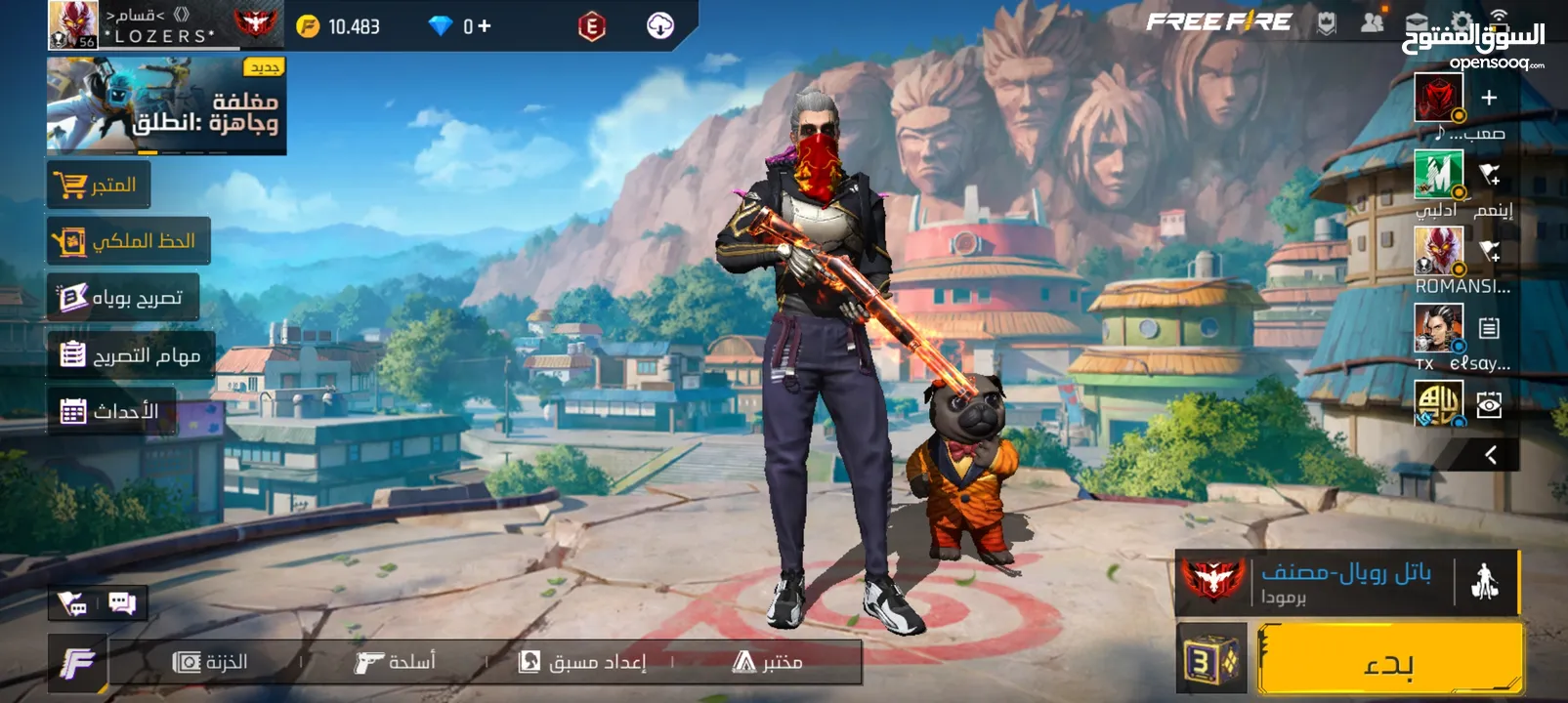Open the تصريح بوياه Booyah Pass

[123, 298]
